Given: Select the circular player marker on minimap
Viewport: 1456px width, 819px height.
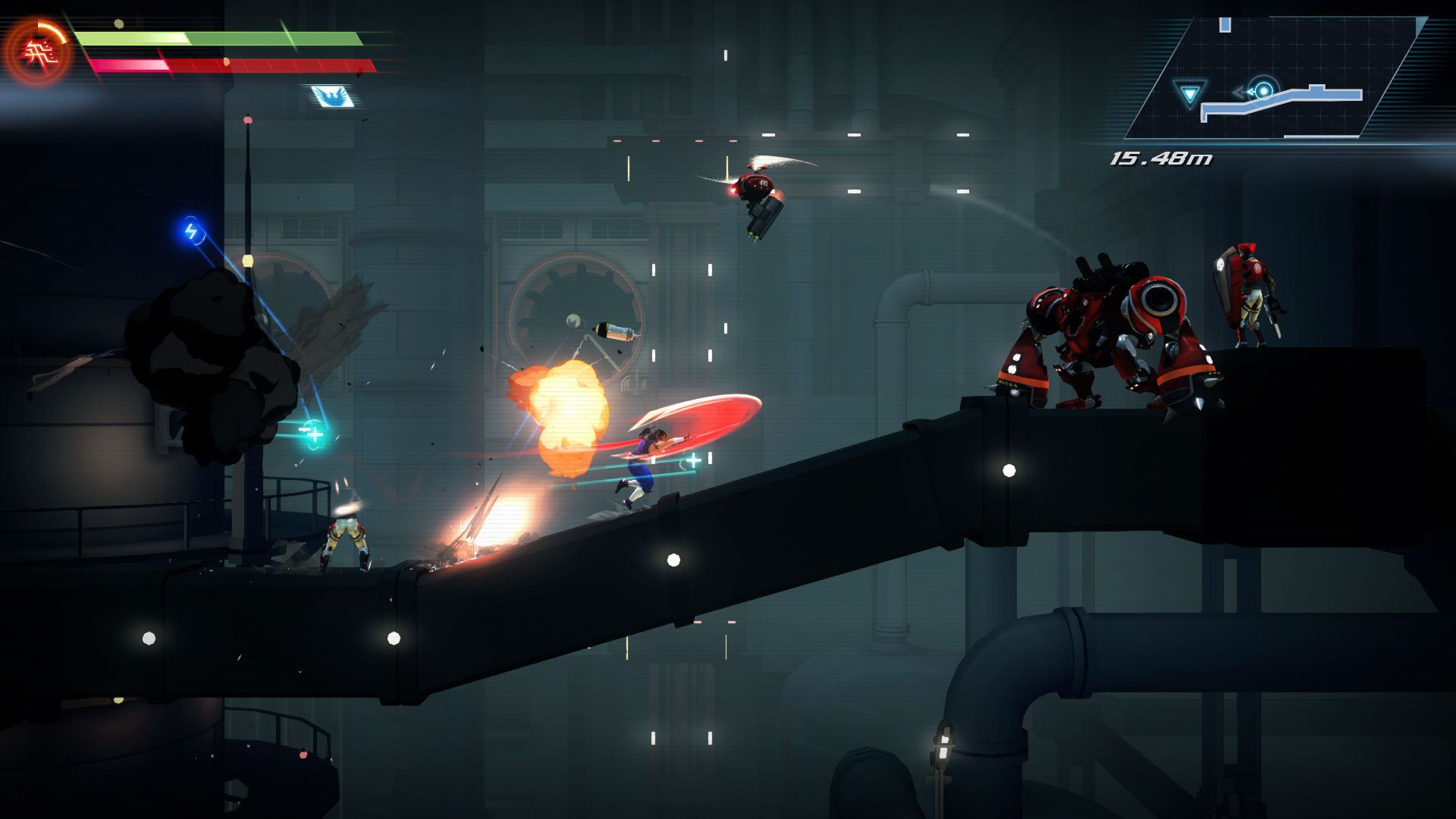Looking at the screenshot, I should click(1263, 91).
